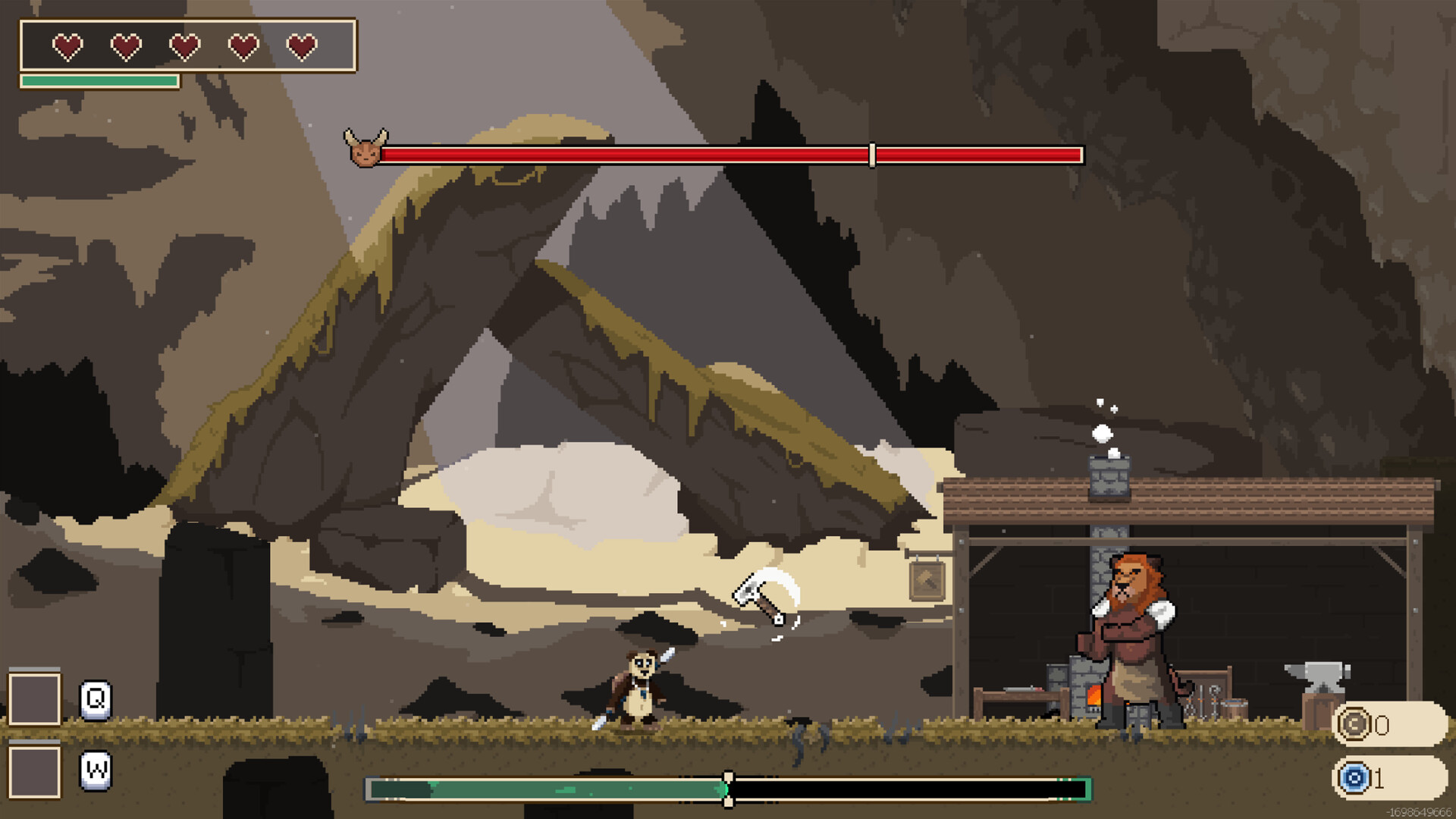Click the last heart in the health bar

(x=303, y=45)
